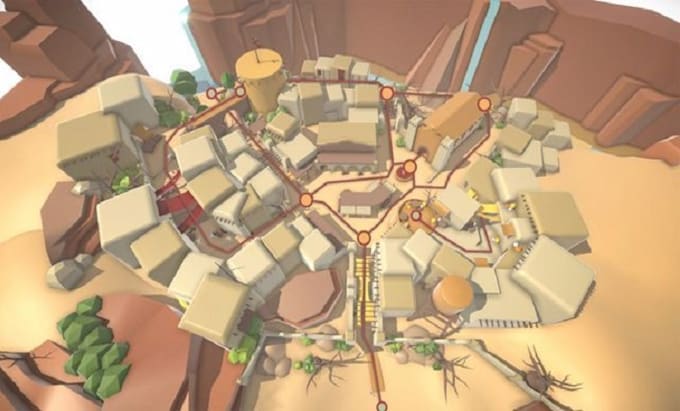Select the route node at the bottom path end
This screenshot has width=680, height=411.
(x=380, y=406)
